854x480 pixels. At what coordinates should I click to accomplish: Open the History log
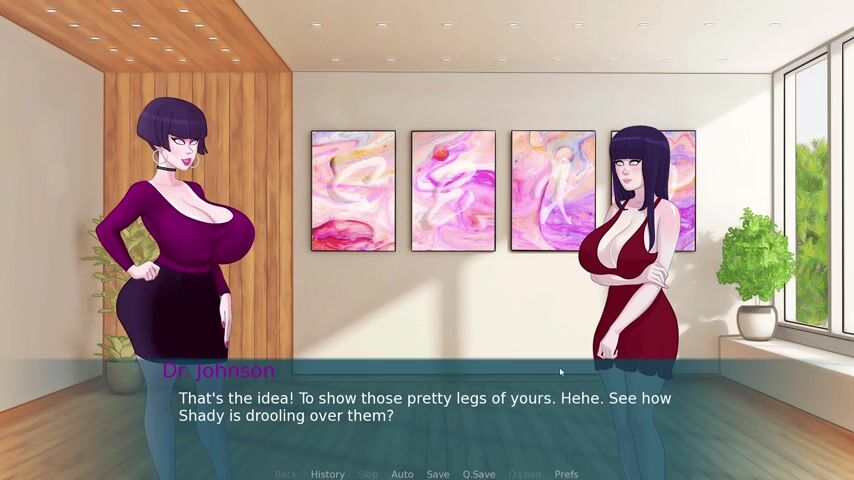tap(327, 474)
